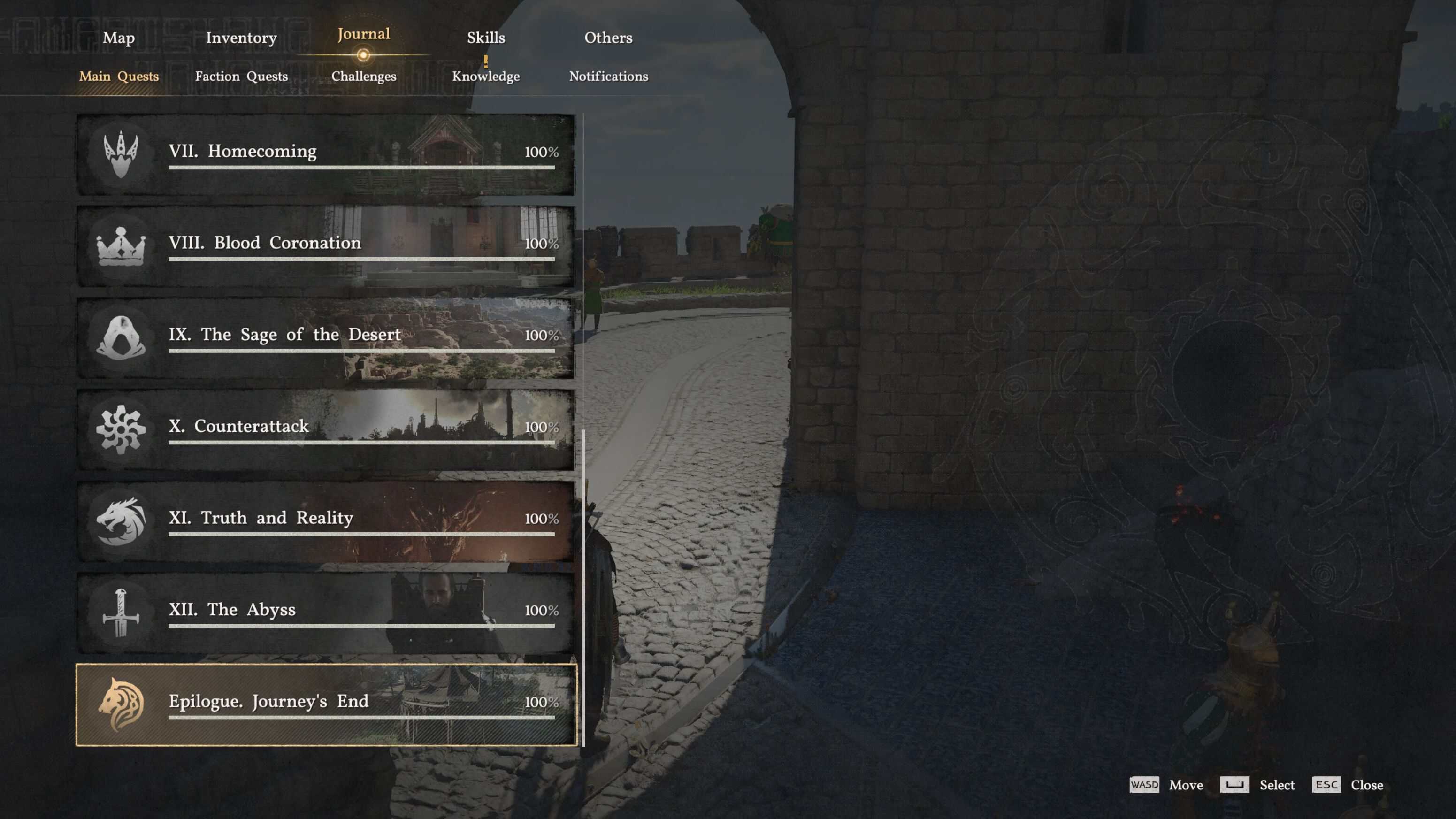1456x819 pixels.
Task: View the Notifications section
Action: pyautogui.click(x=609, y=77)
